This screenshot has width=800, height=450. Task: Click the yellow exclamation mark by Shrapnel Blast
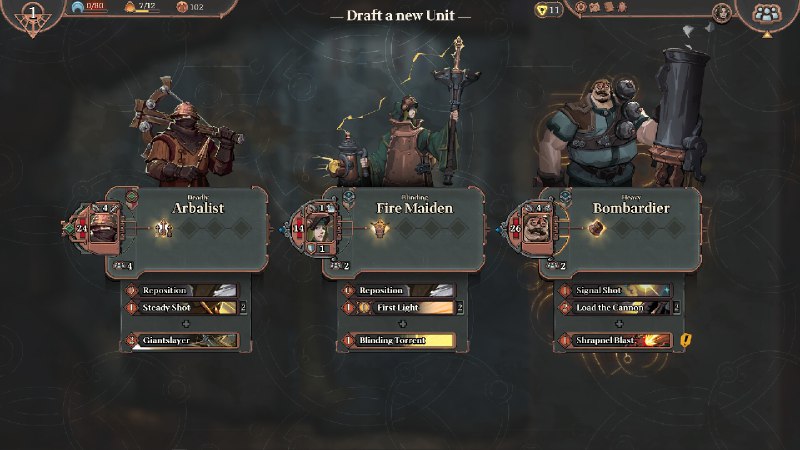click(x=686, y=341)
